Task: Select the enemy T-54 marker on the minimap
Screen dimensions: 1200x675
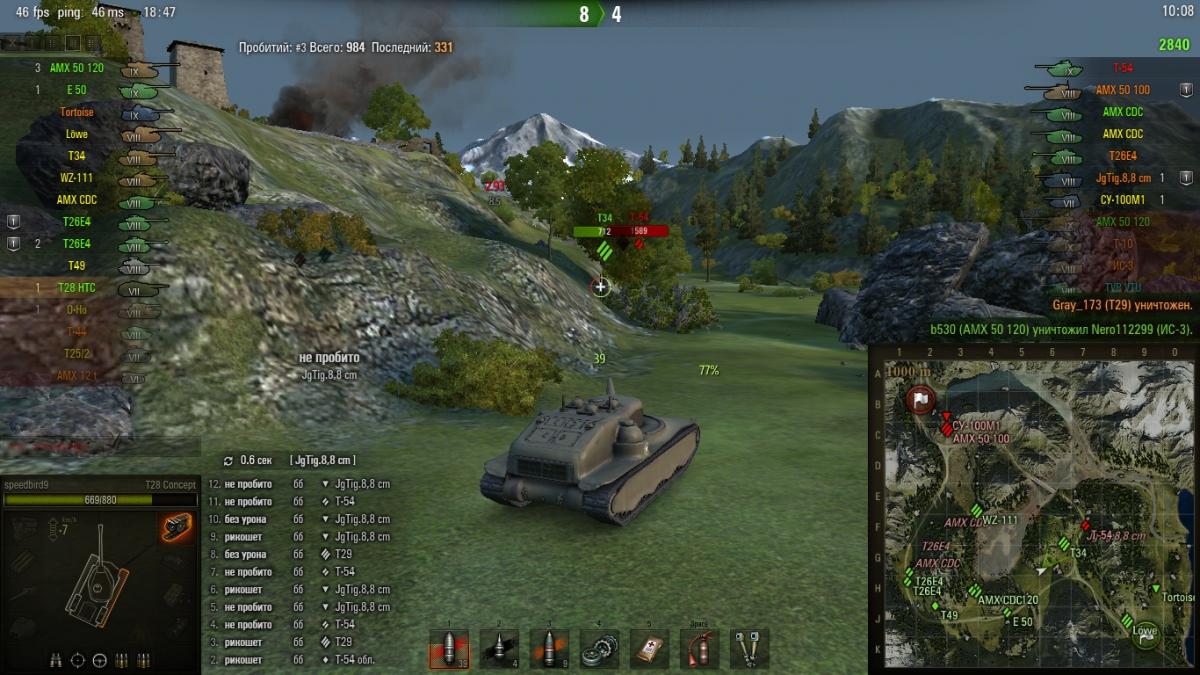Action: click(x=1086, y=526)
